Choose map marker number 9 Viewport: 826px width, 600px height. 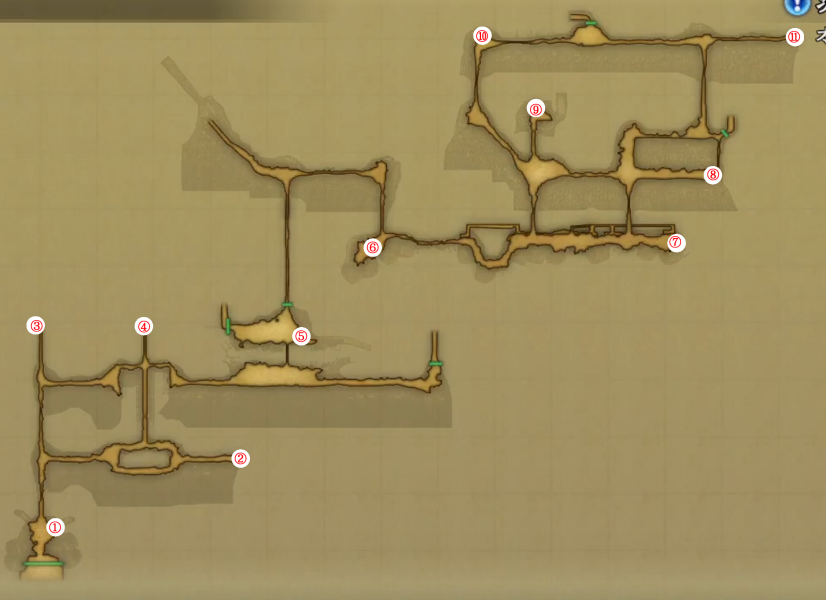tap(536, 108)
